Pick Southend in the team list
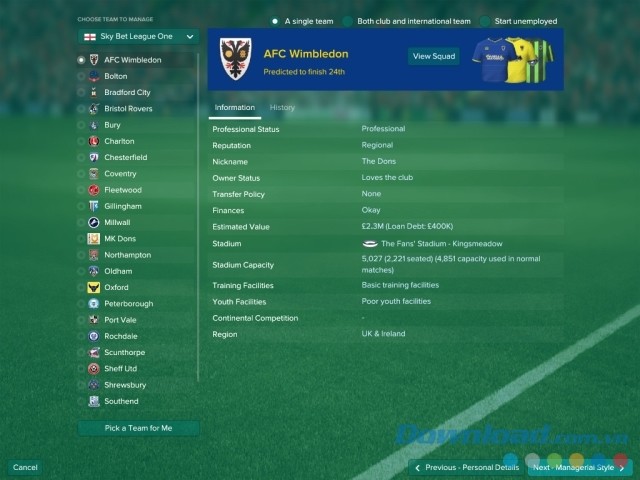The width and height of the screenshot is (640, 480). click(x=121, y=401)
